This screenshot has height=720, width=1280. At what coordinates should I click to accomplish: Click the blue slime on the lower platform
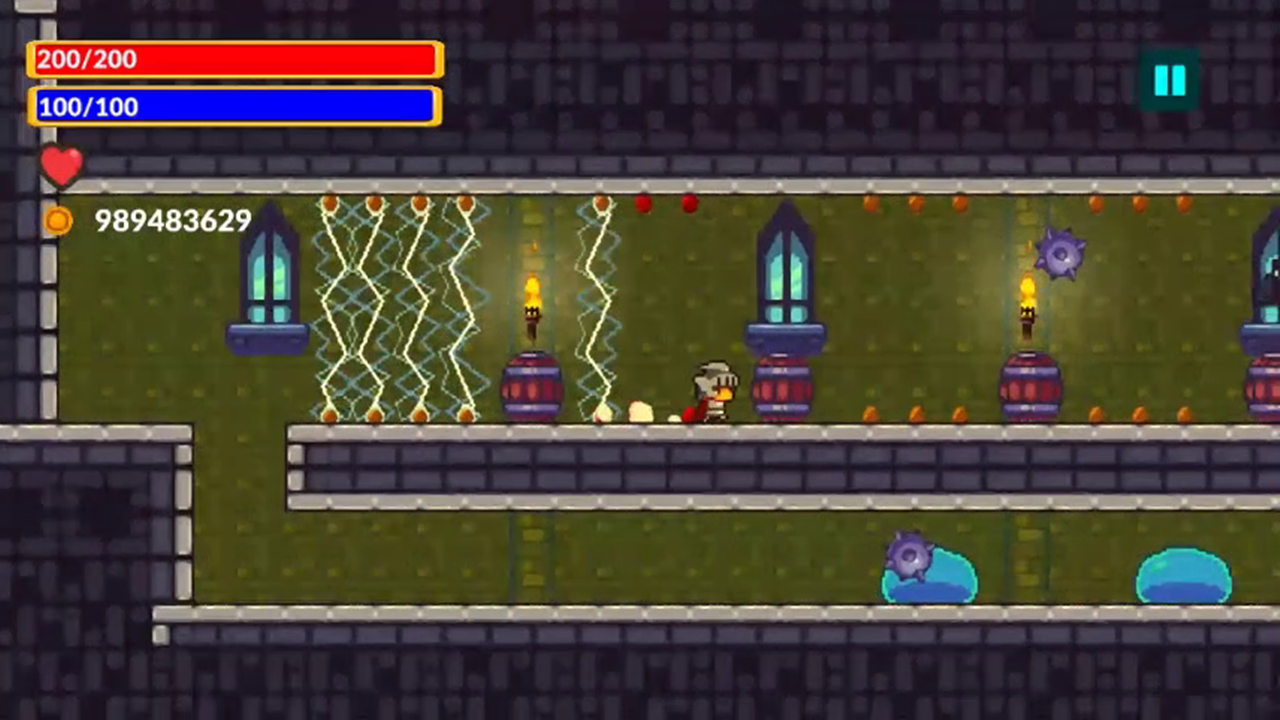point(1185,575)
